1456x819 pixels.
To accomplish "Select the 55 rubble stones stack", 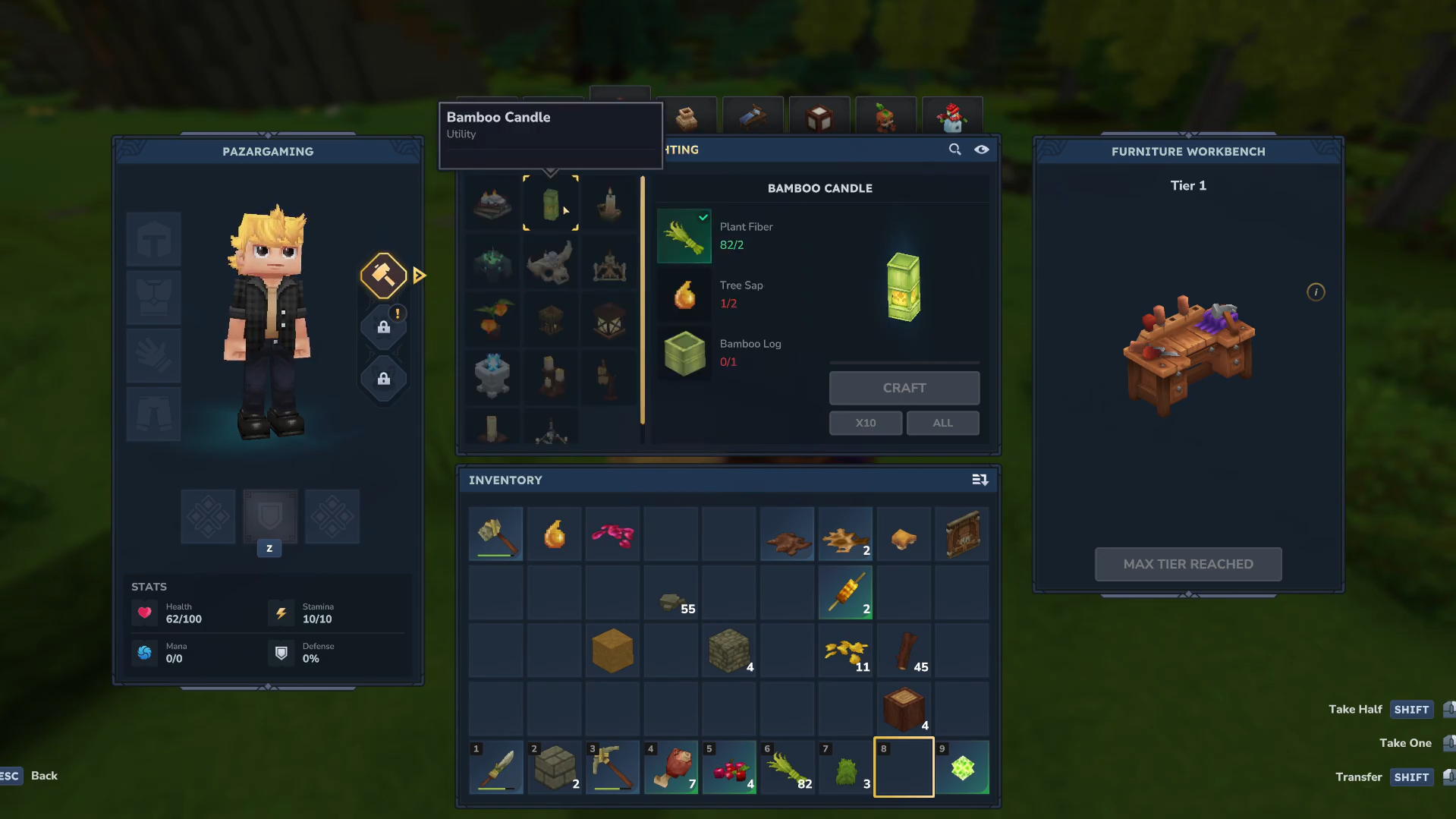I will tap(671, 593).
